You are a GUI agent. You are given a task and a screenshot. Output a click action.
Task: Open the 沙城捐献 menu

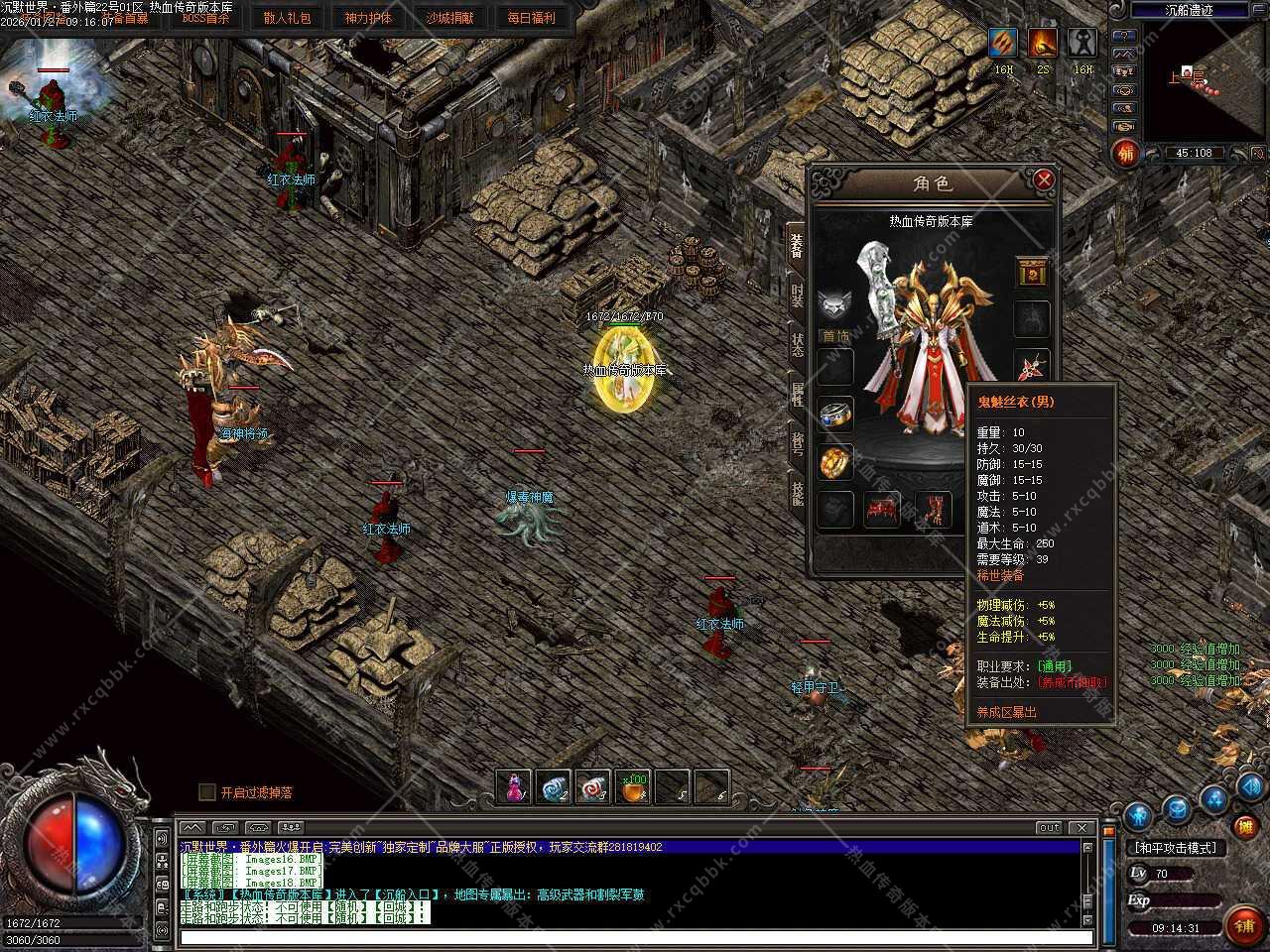click(x=449, y=18)
